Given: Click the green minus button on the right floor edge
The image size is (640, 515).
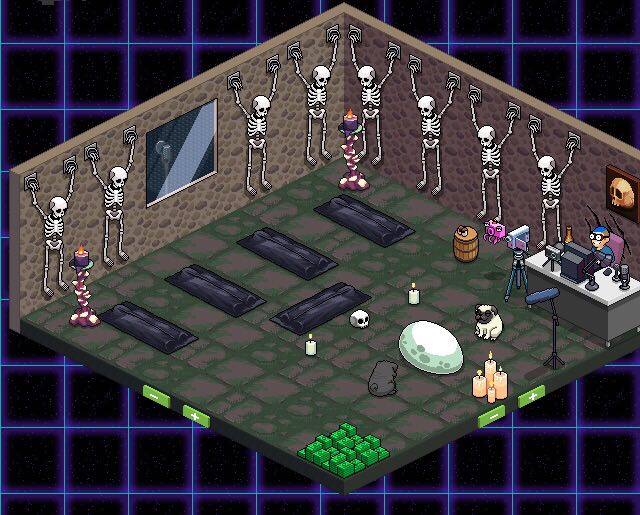Looking at the screenshot, I should click(x=492, y=414).
